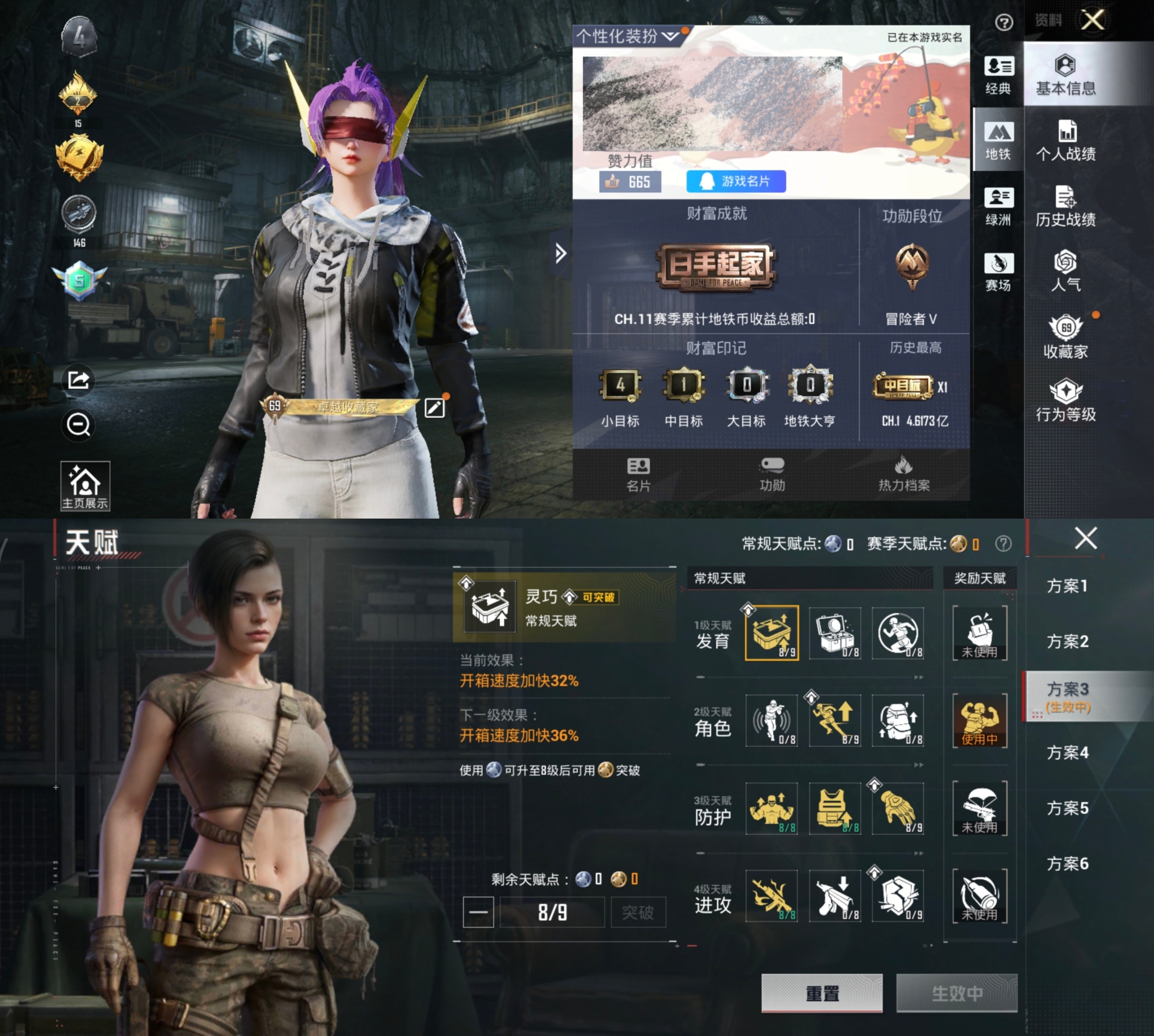Image resolution: width=1154 pixels, height=1036 pixels.
Task: Reset talents with the 重置 button
Action: click(822, 993)
